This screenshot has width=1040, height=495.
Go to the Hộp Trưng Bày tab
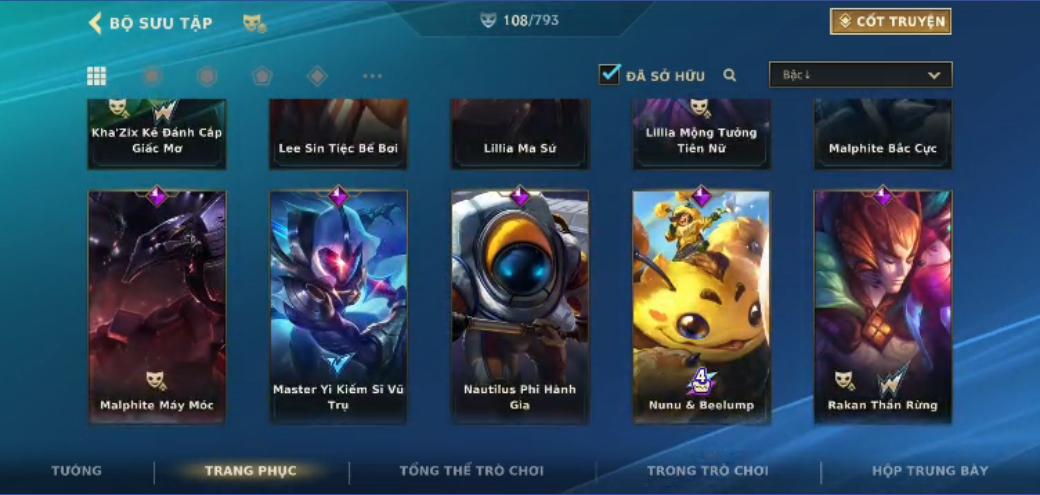[x=930, y=471]
